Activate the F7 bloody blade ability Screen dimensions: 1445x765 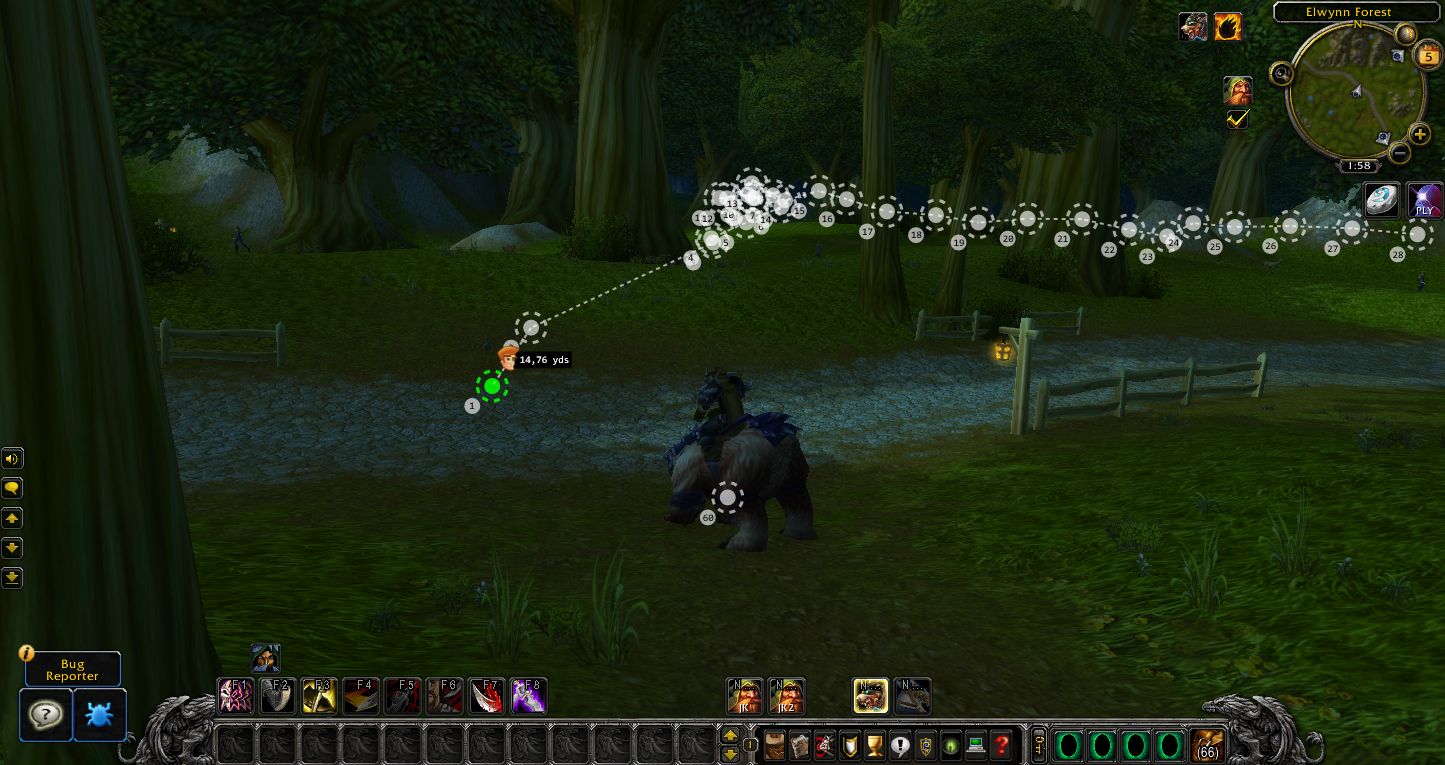coord(487,695)
